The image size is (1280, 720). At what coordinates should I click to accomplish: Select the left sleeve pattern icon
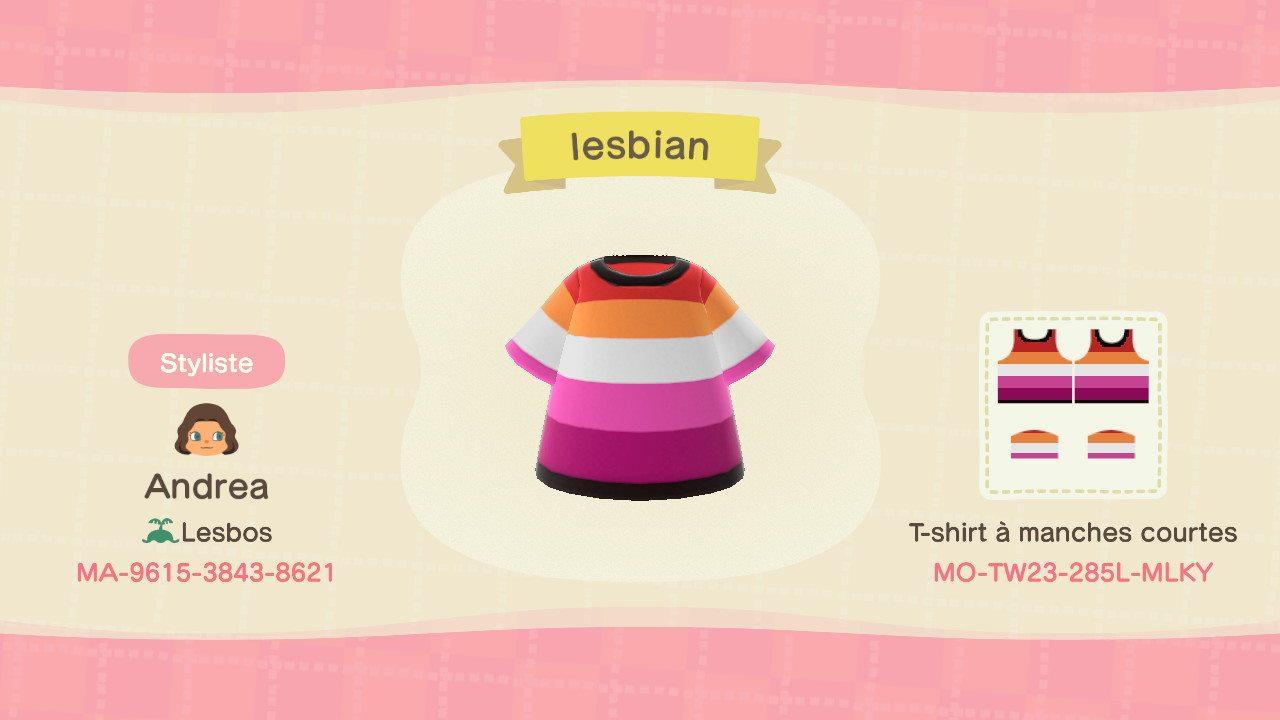[x=1036, y=443]
